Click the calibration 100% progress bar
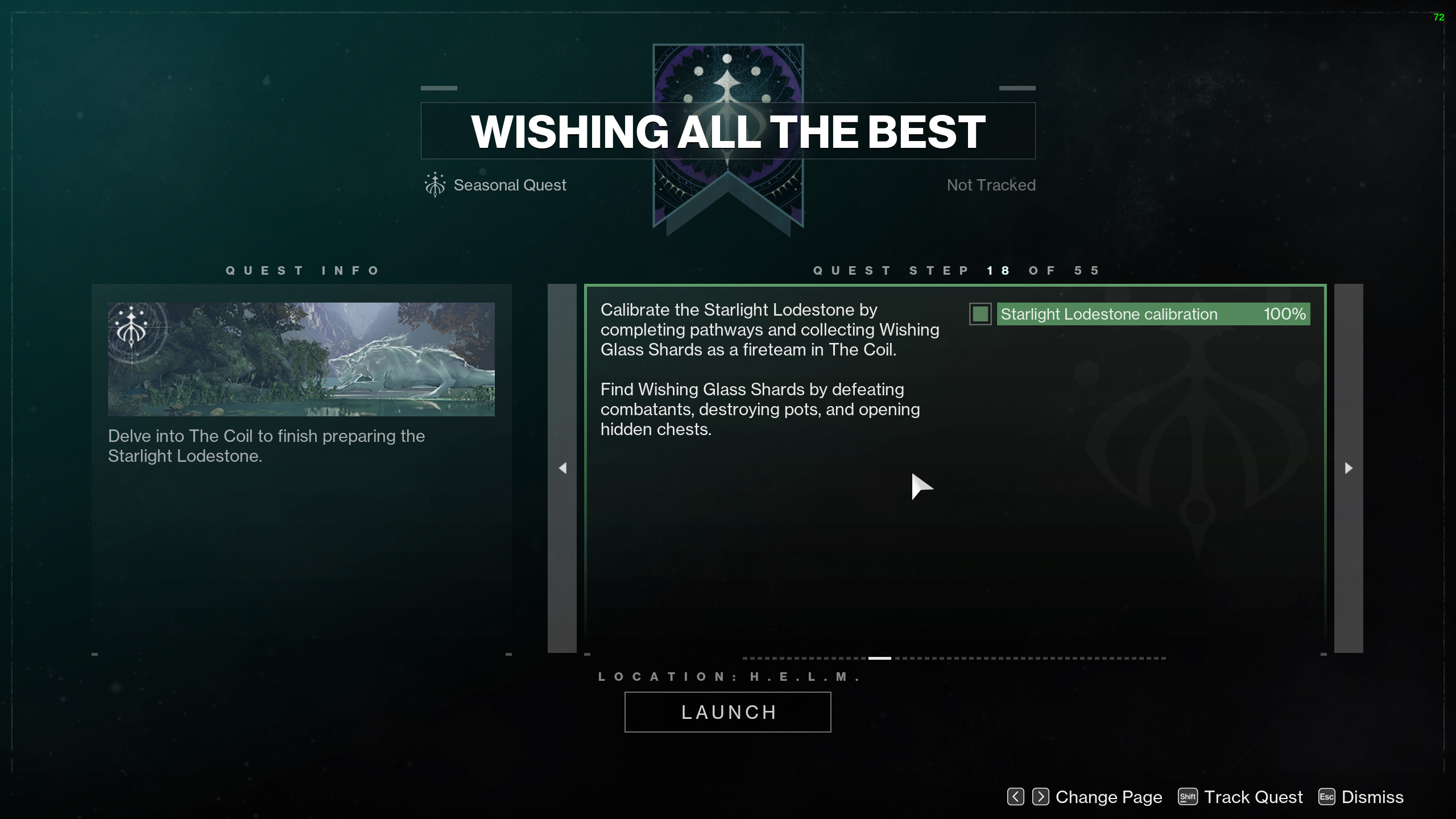 pos(1152,314)
